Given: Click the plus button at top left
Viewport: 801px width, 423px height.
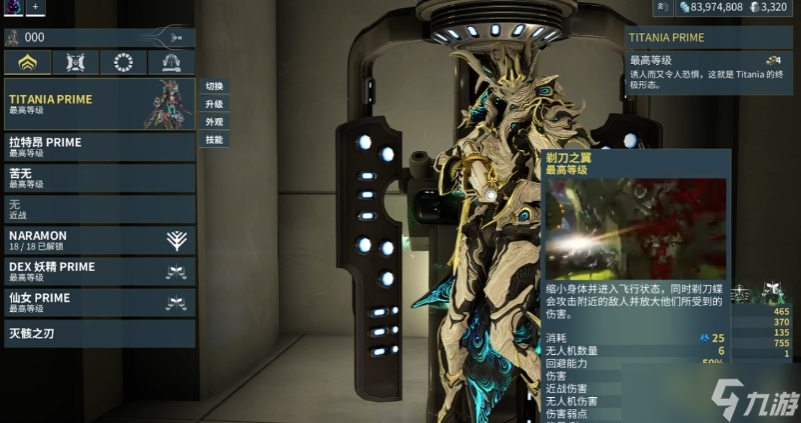Looking at the screenshot, I should pos(36,7).
